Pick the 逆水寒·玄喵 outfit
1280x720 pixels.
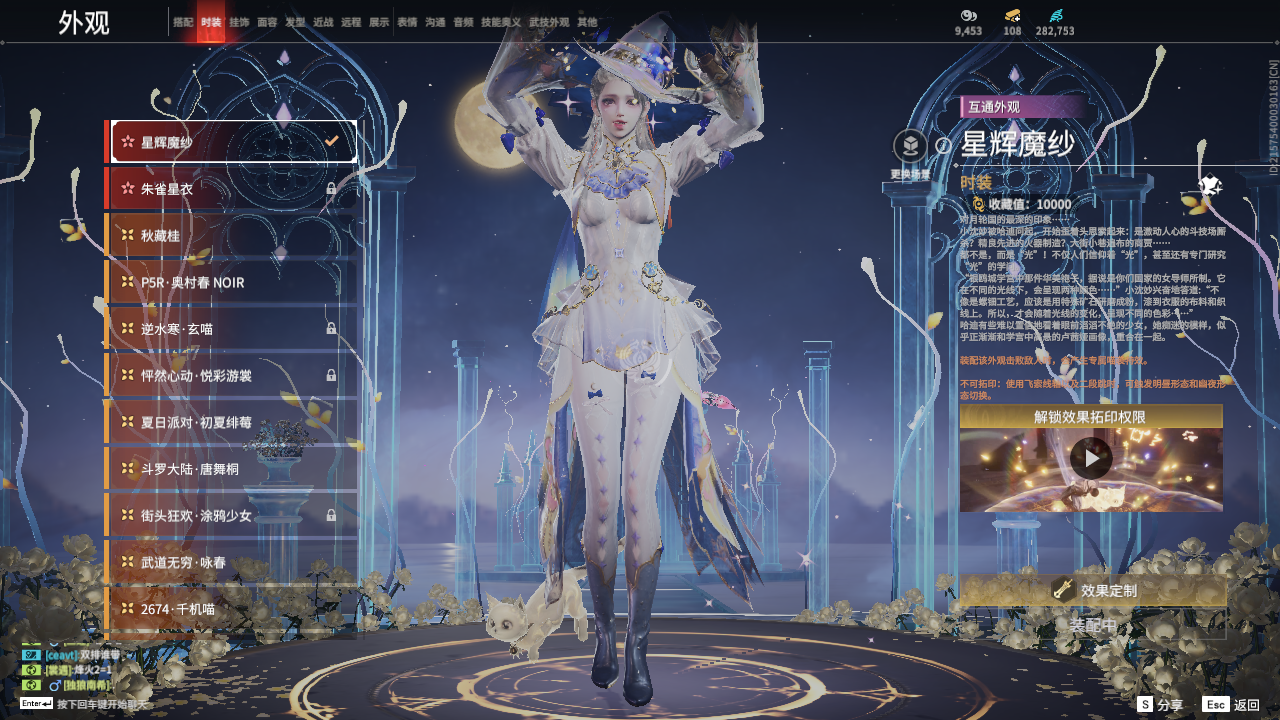point(232,329)
